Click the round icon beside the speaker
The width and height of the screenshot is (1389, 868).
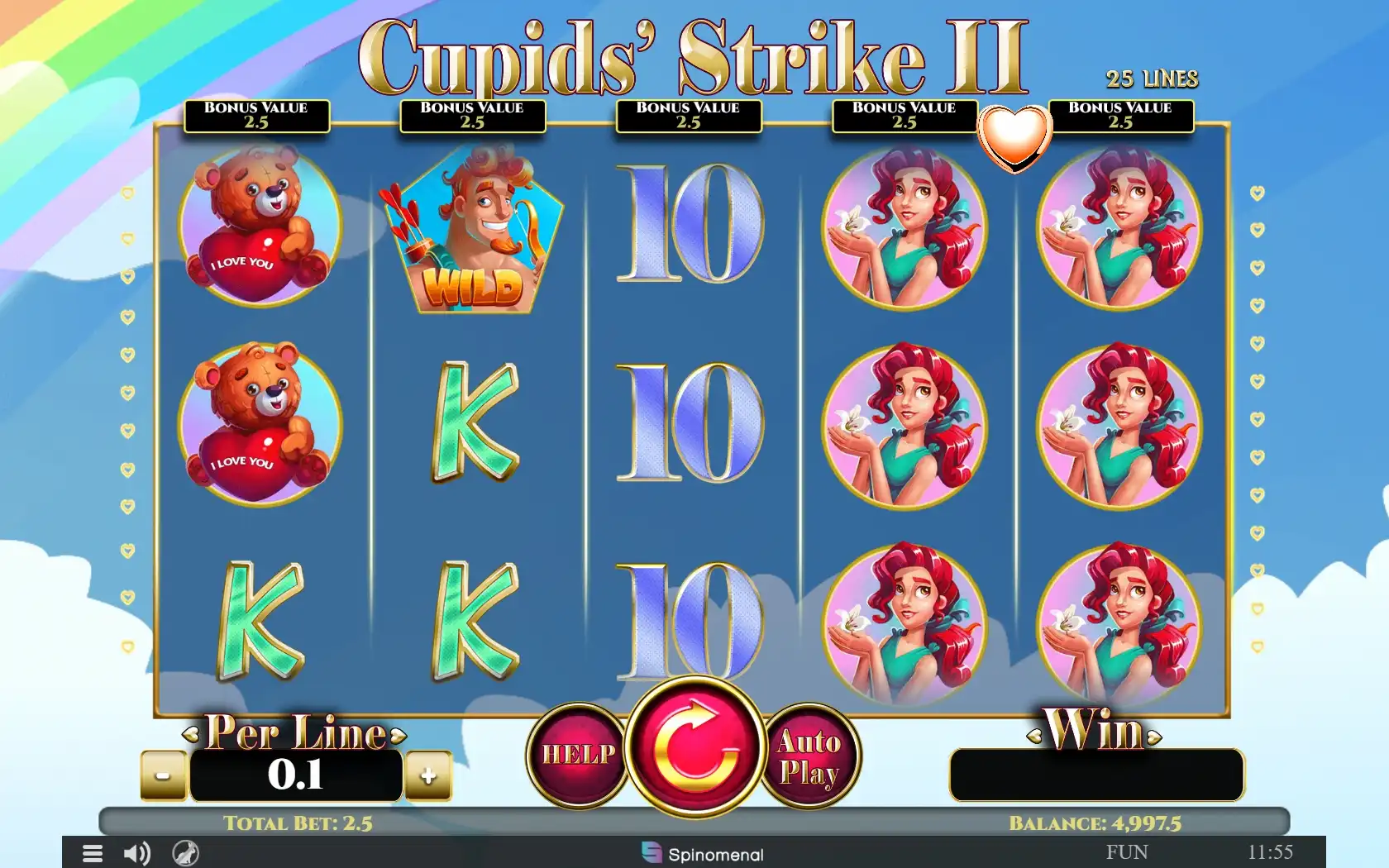coord(185,853)
